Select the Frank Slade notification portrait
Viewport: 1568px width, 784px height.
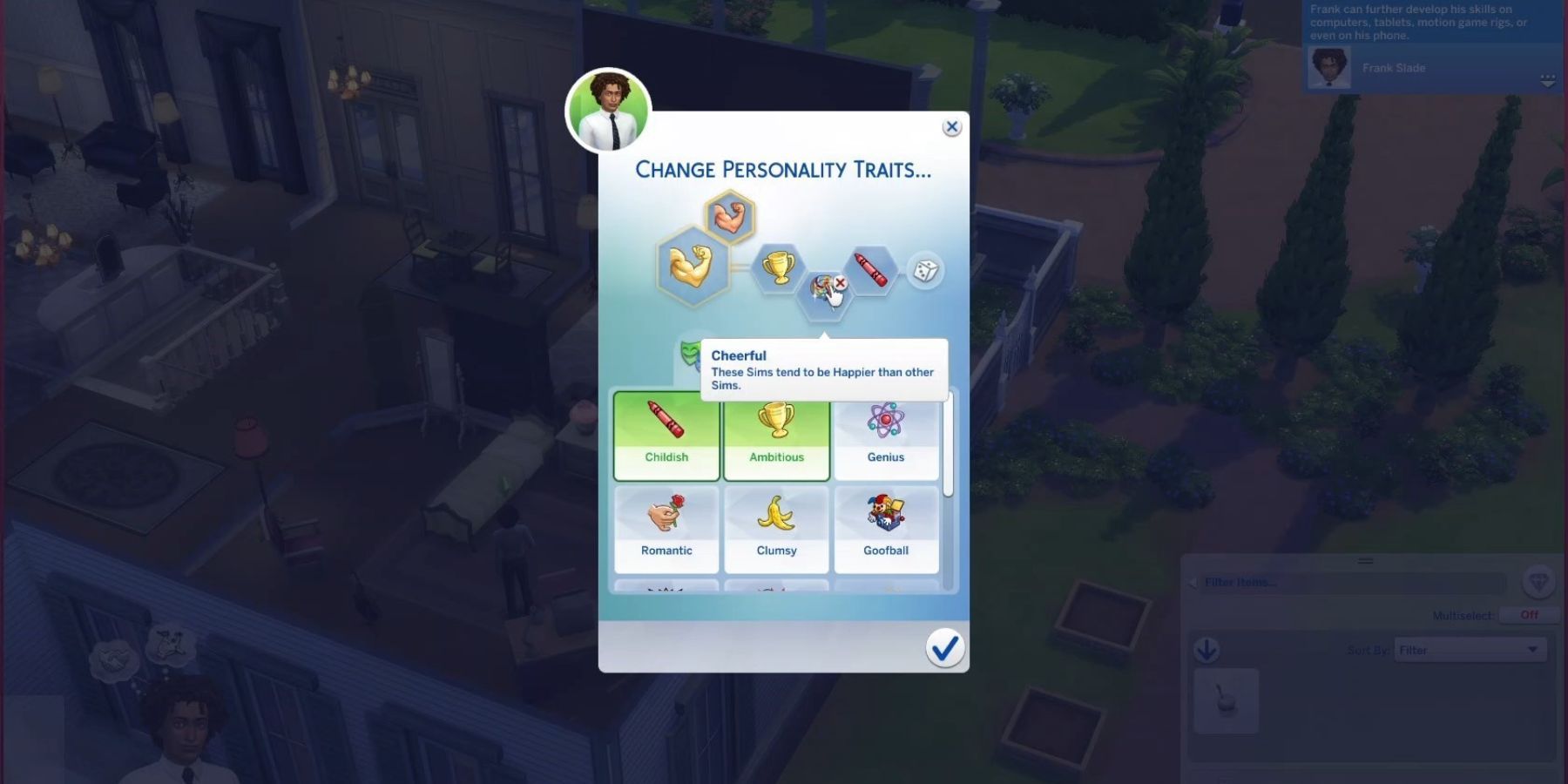1329,68
